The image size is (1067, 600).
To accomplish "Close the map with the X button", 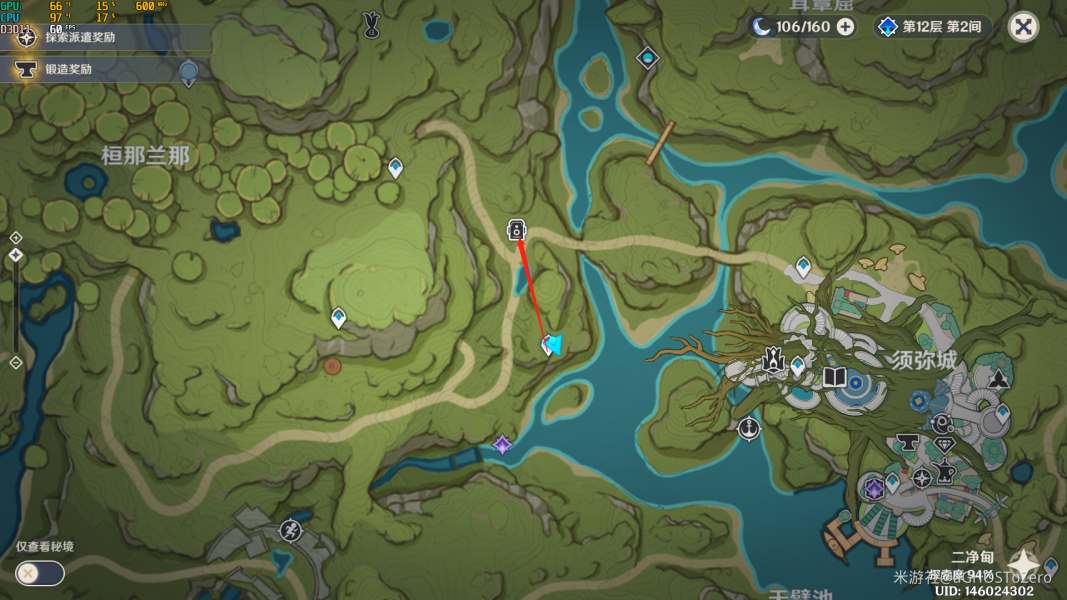I will (1023, 27).
